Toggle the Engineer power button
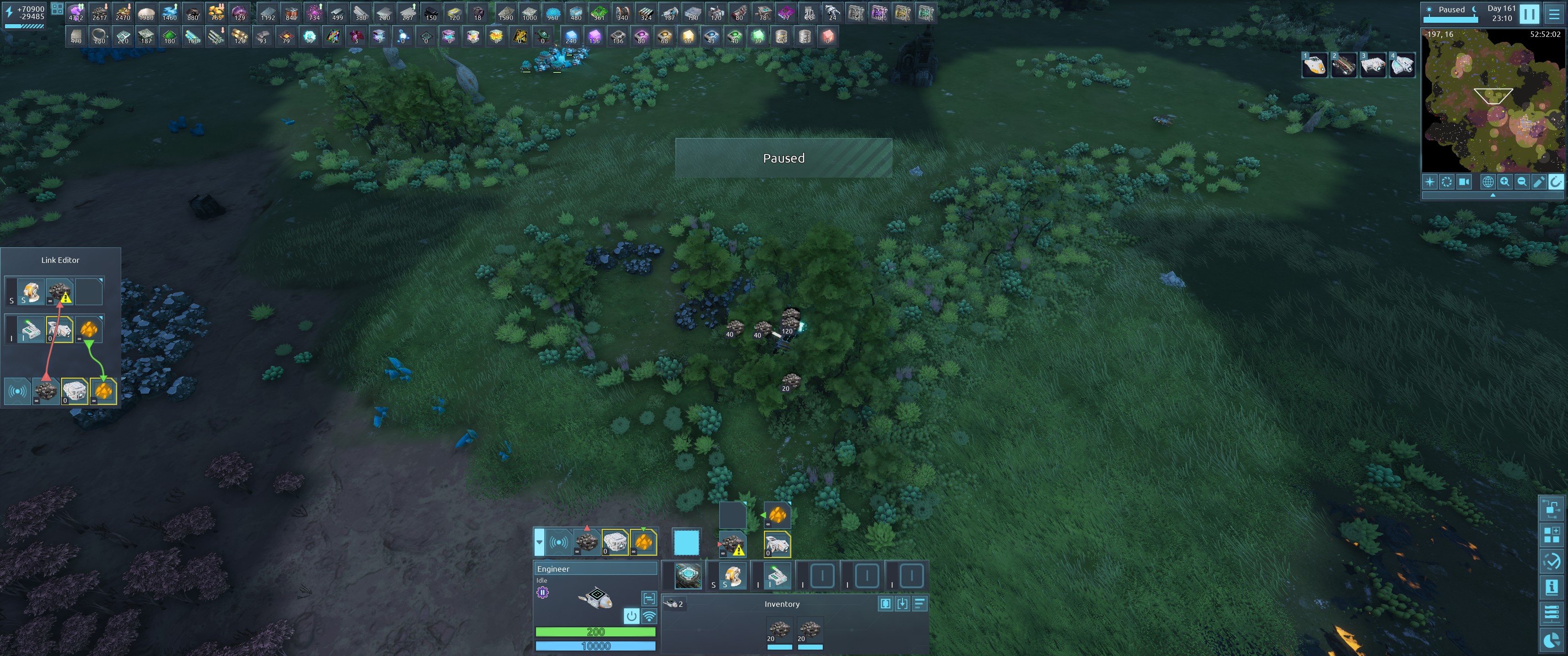Viewport: 1568px width, 656px height. click(x=631, y=616)
